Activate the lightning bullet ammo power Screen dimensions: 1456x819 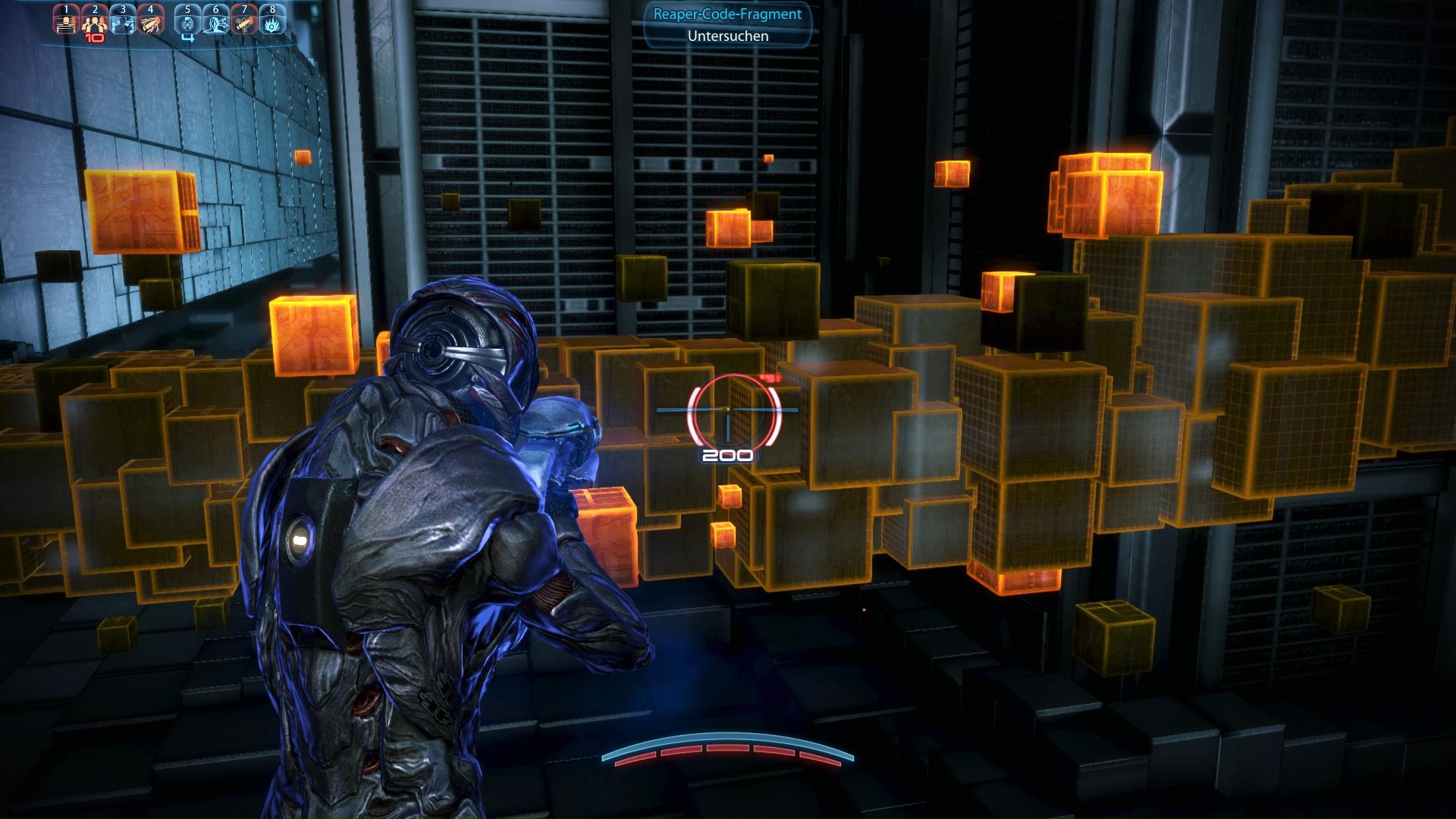tap(151, 23)
